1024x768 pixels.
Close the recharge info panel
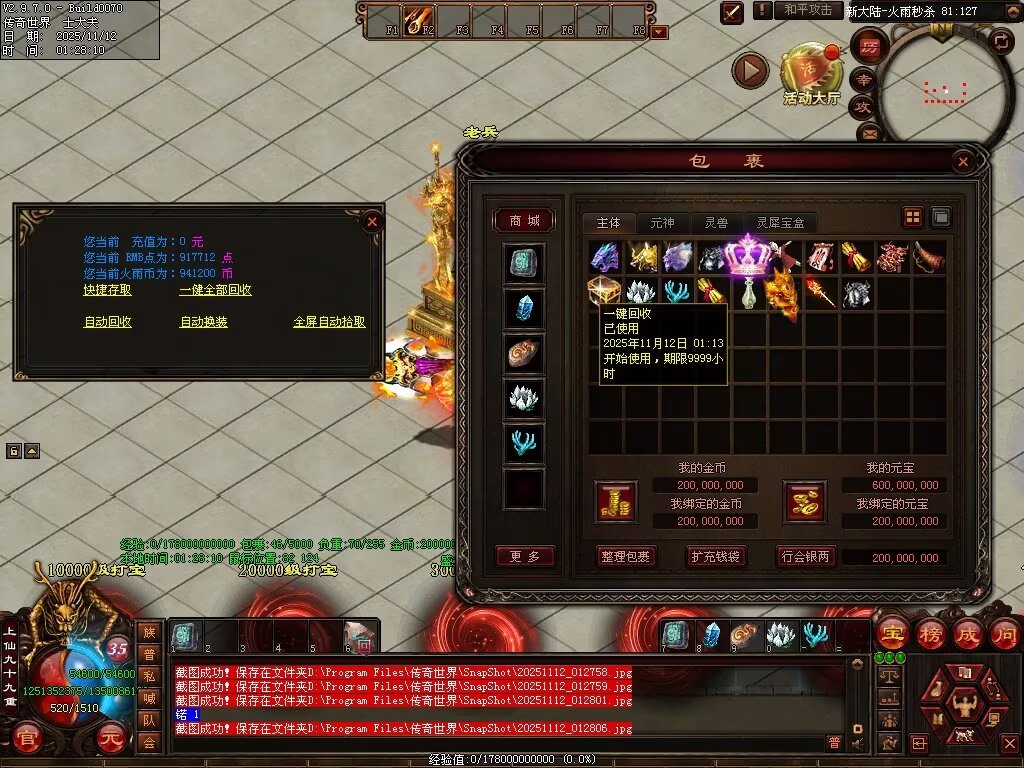tap(372, 221)
